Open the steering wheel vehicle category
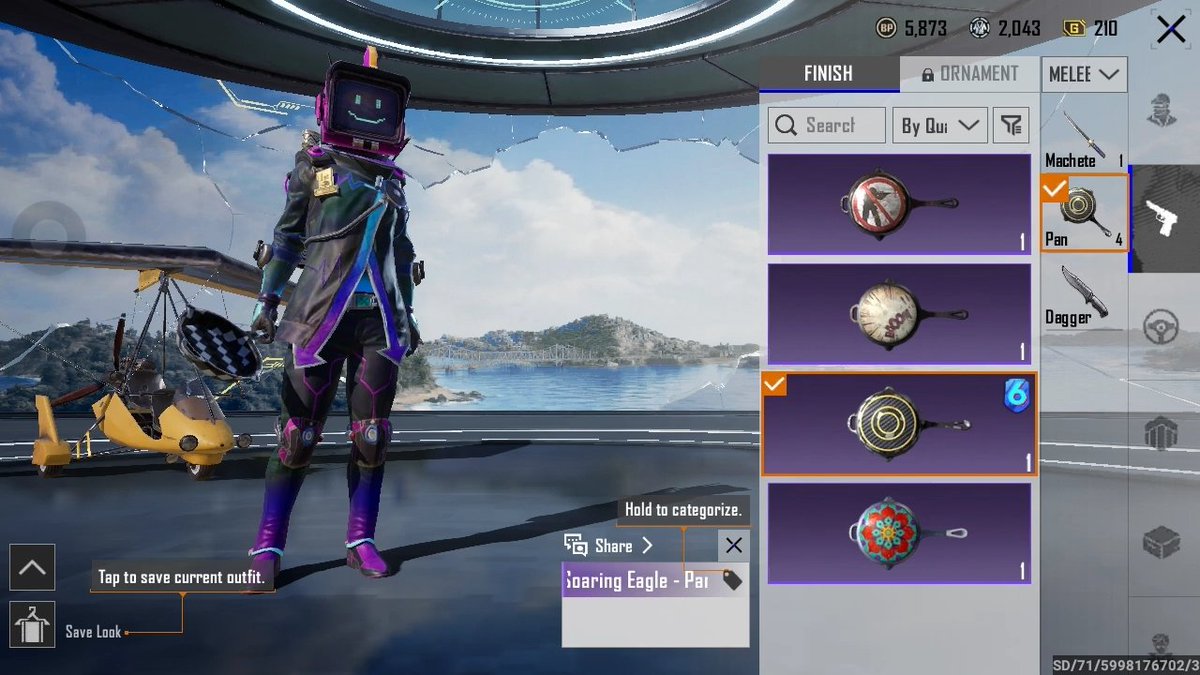This screenshot has width=1200, height=675. (1162, 327)
